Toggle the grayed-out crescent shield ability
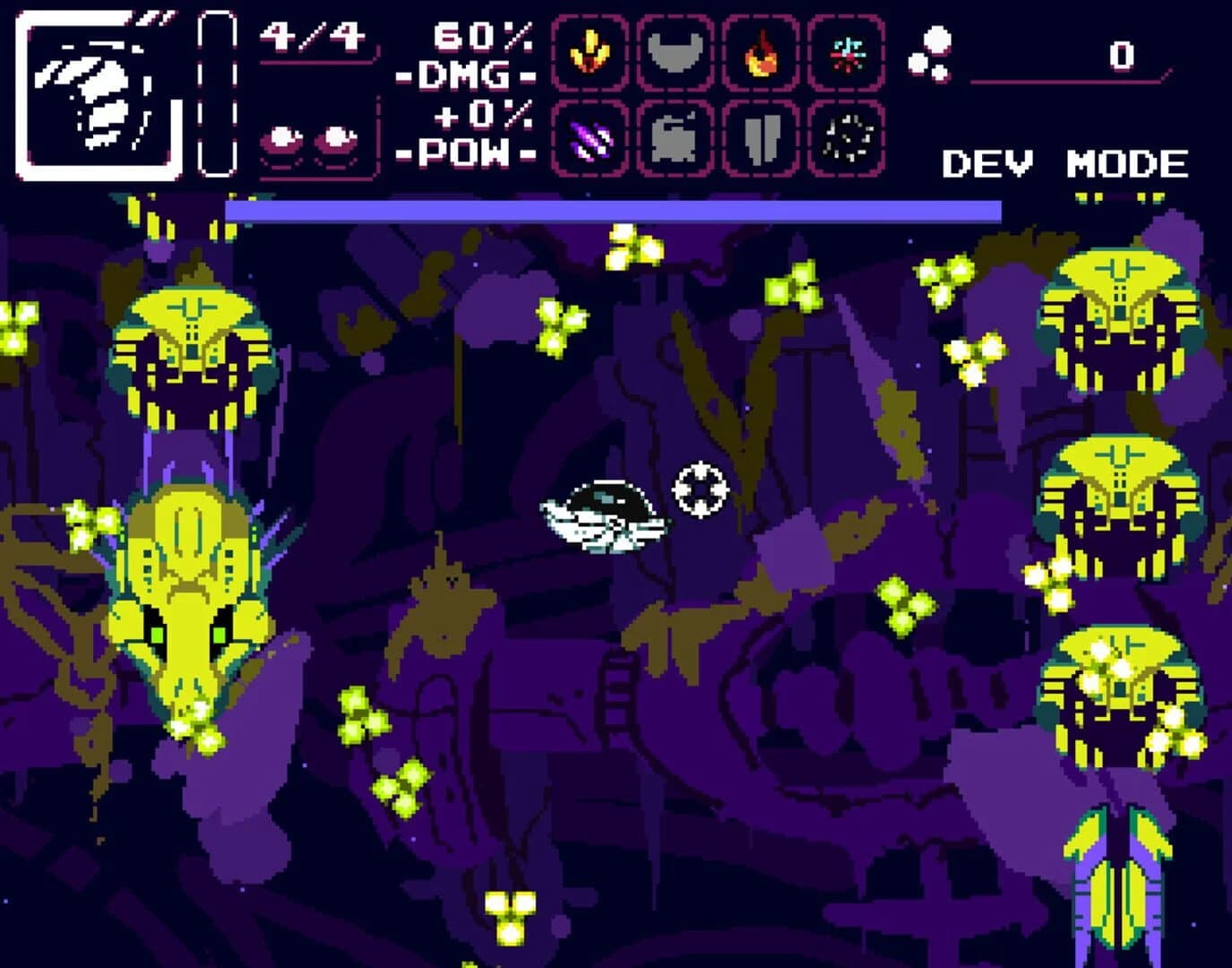Screen dimensions: 1232x968 point(673,54)
